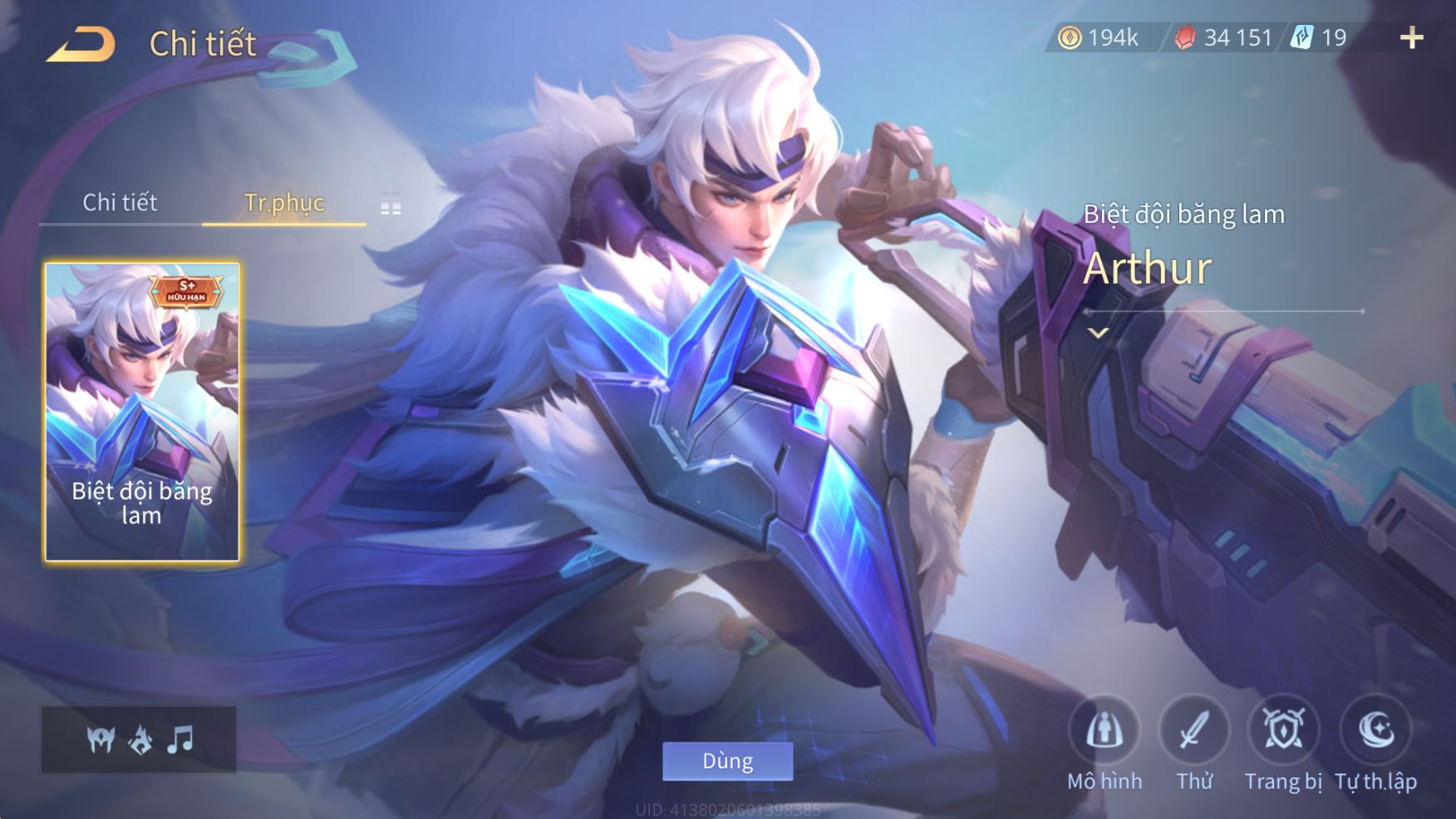Open the Tự th.lập customization button

1375,731
